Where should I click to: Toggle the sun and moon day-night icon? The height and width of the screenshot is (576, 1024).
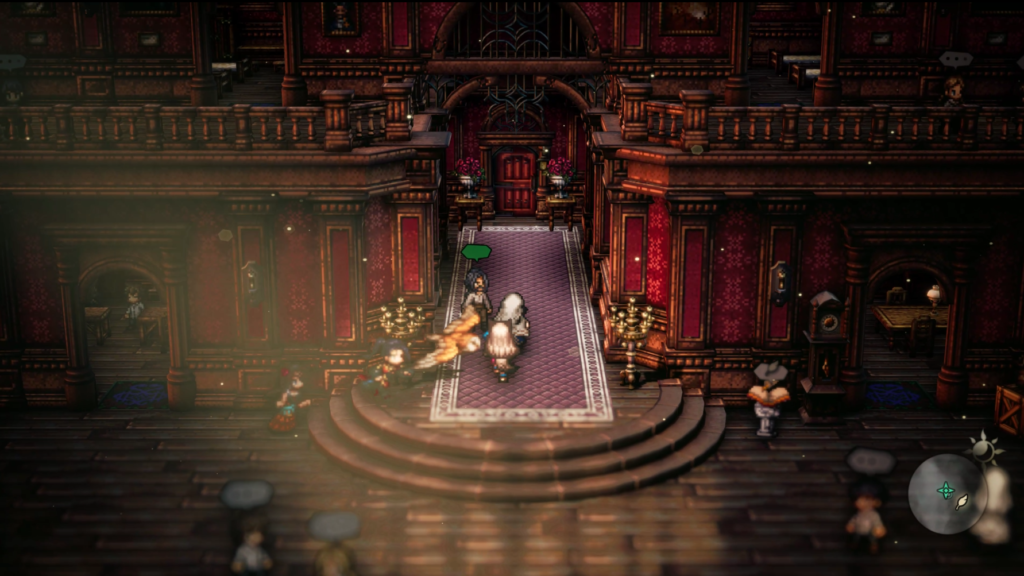pyautogui.click(x=985, y=449)
